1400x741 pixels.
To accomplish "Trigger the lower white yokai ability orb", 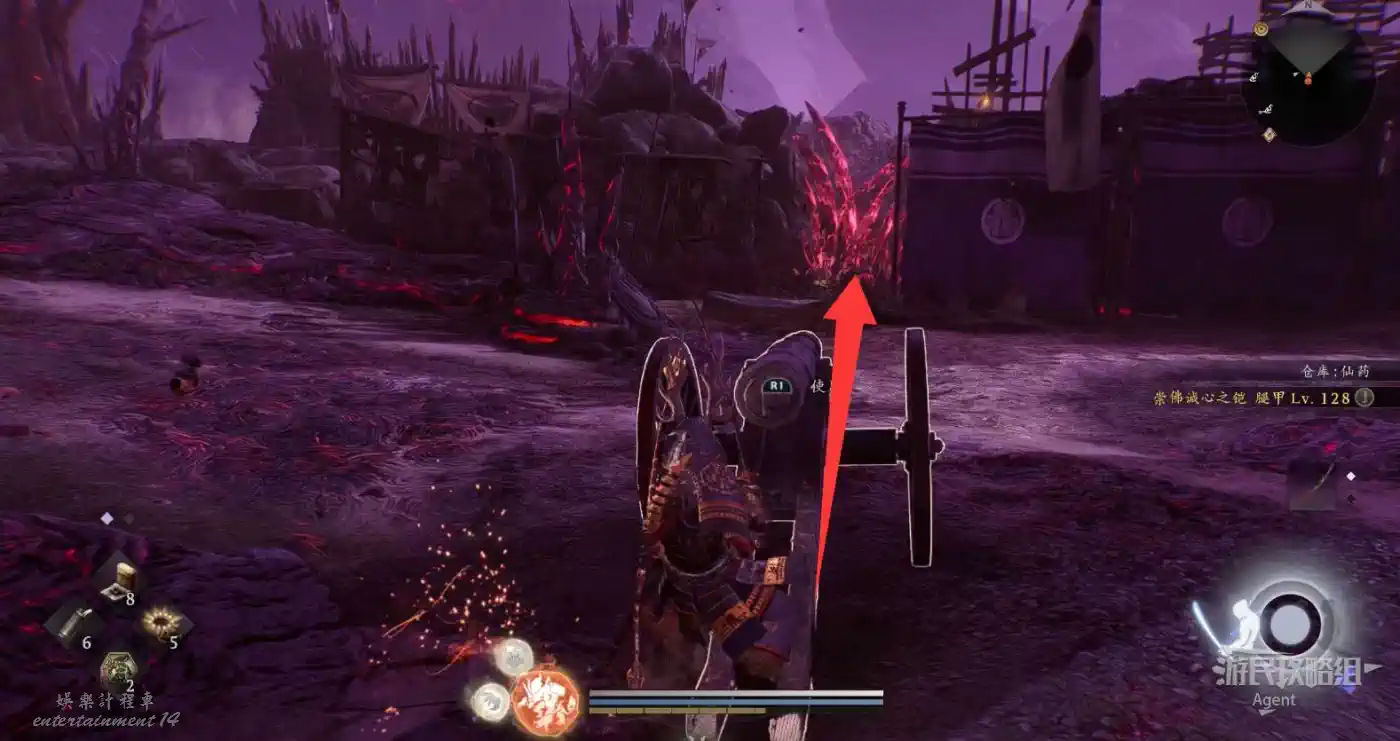I will coord(489,701).
